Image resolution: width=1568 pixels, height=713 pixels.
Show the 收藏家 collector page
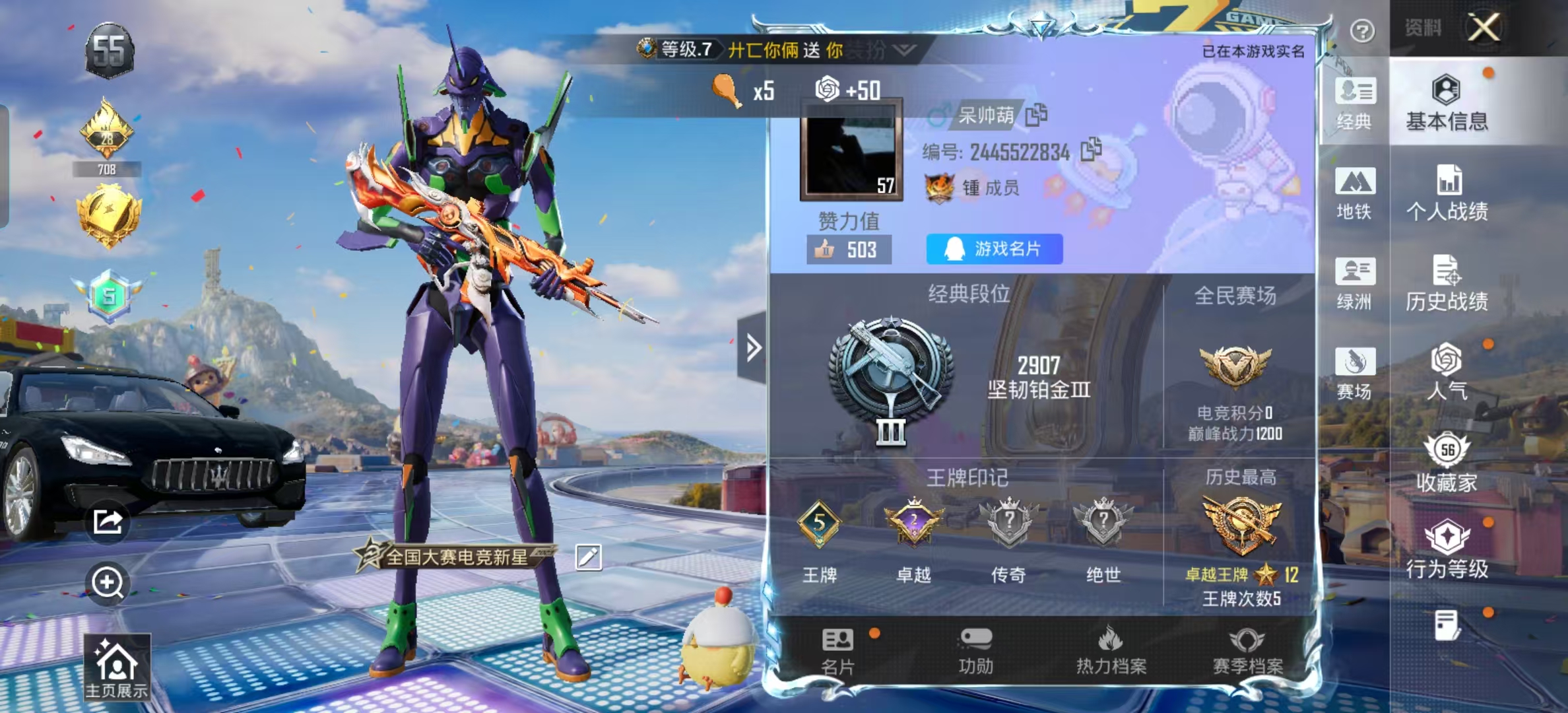click(x=1447, y=463)
